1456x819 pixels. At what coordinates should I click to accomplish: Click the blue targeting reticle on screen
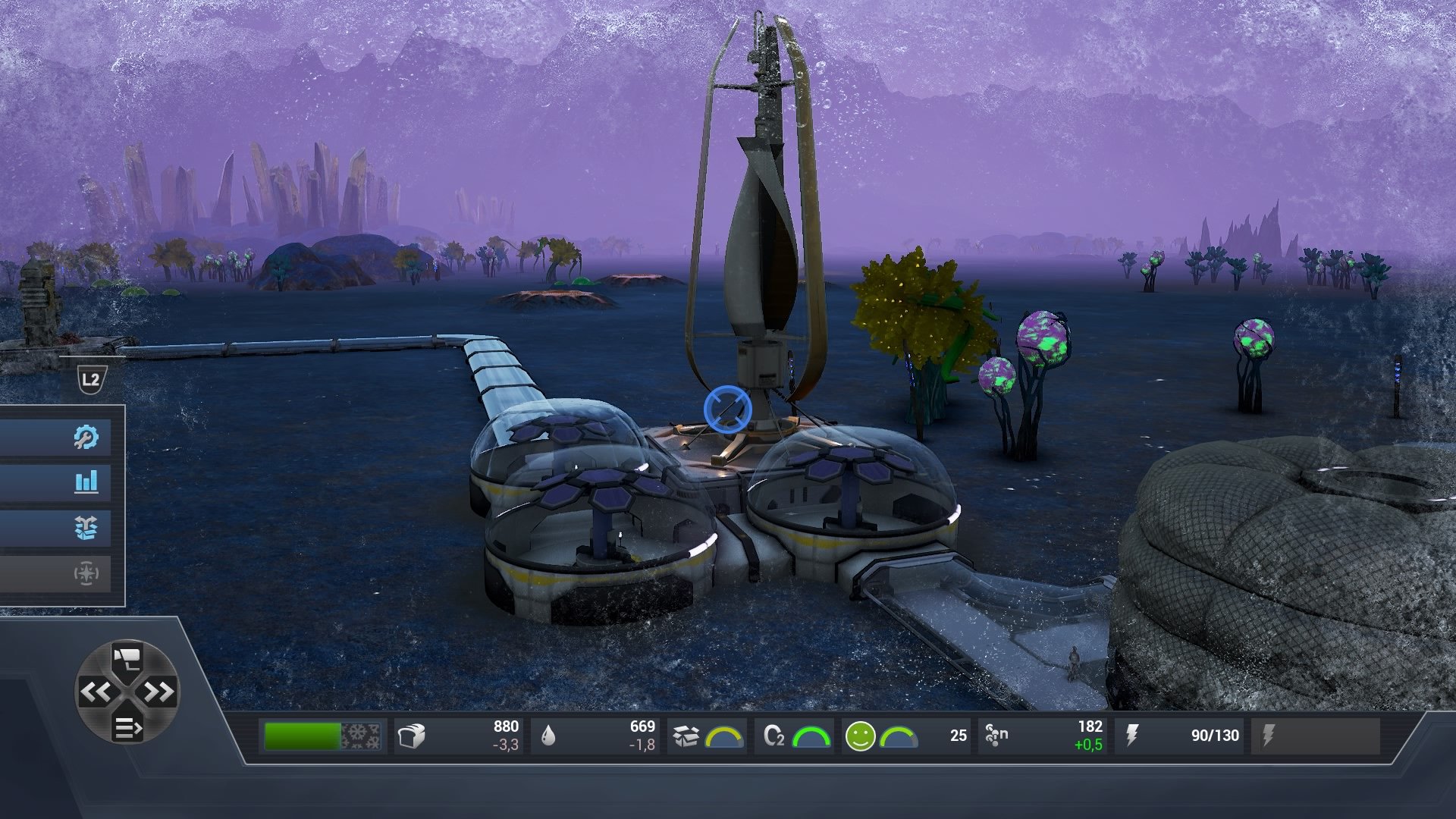(728, 408)
